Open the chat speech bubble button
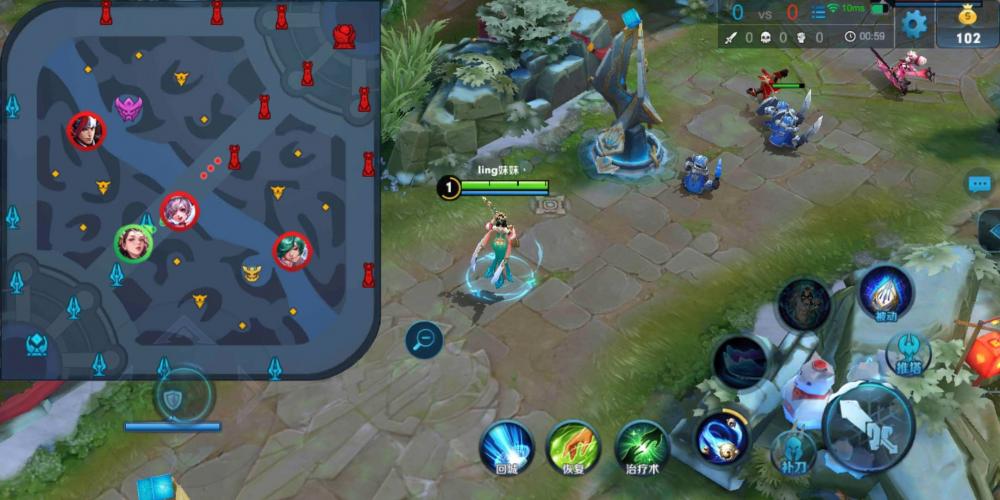Image resolution: width=1000 pixels, height=500 pixels. pyautogui.click(x=979, y=184)
